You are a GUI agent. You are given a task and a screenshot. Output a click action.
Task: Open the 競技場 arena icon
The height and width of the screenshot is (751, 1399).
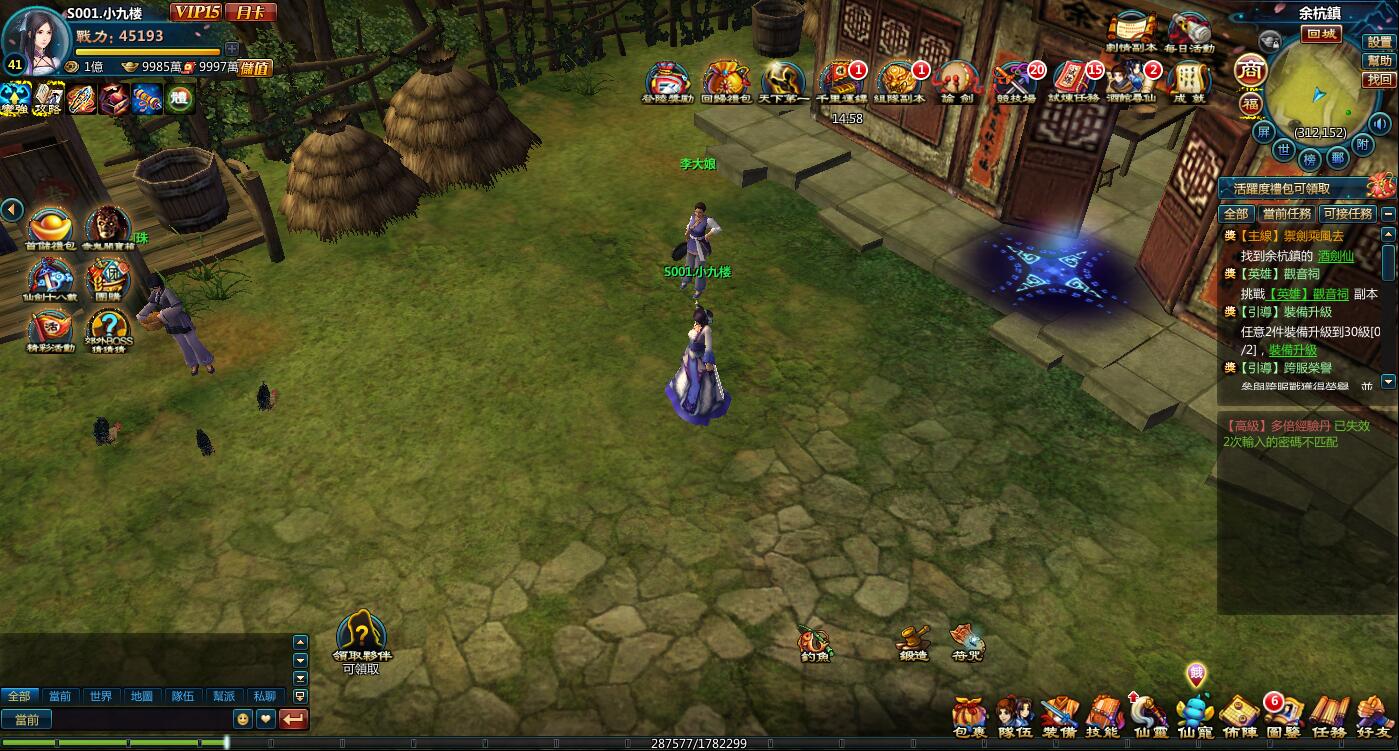point(1018,82)
